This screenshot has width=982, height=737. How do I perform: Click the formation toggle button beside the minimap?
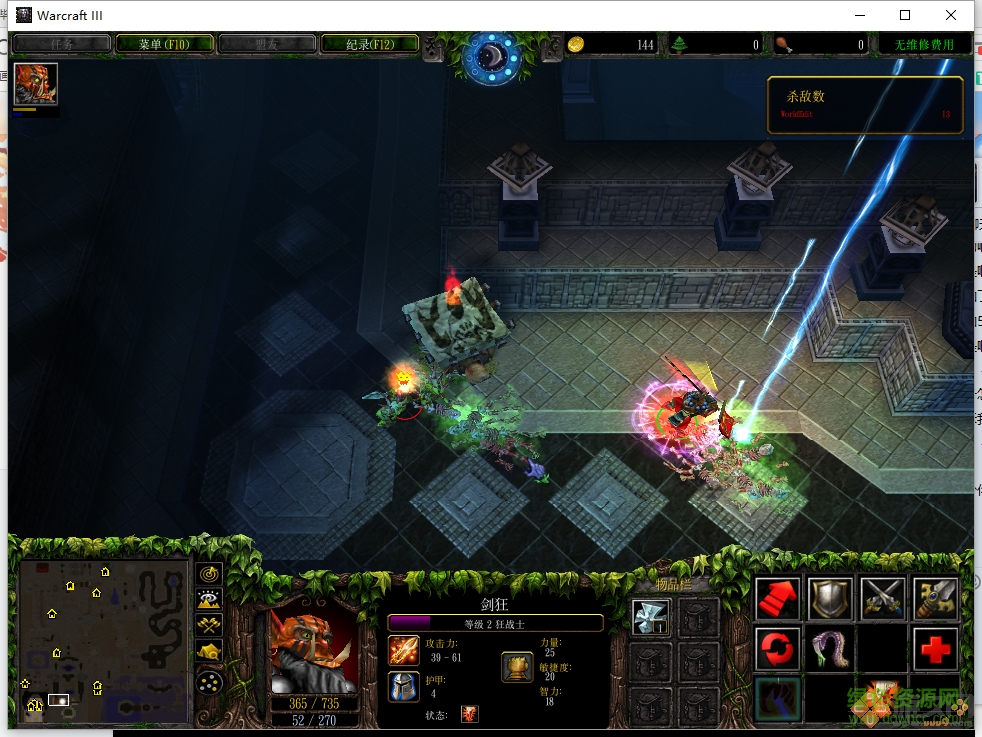pyautogui.click(x=209, y=682)
